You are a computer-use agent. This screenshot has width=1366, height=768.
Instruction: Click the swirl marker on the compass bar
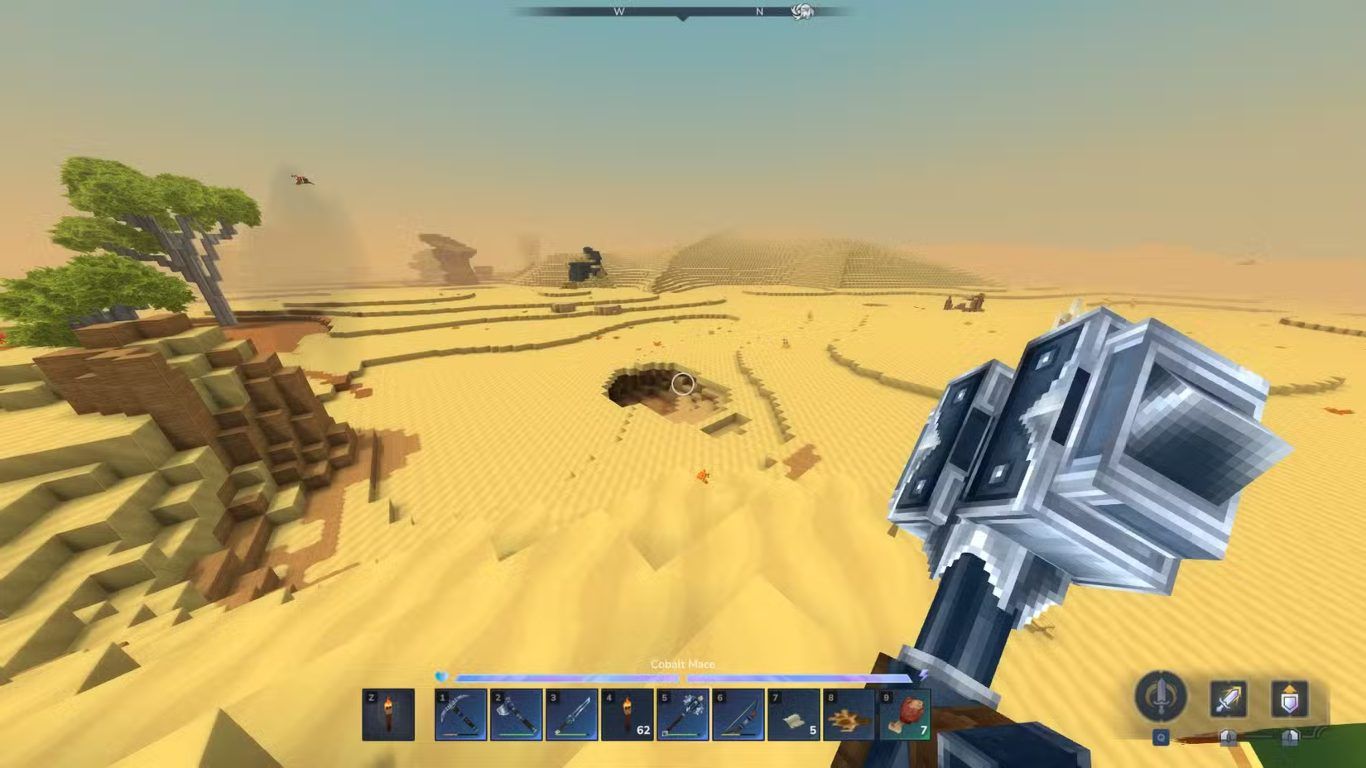(802, 12)
